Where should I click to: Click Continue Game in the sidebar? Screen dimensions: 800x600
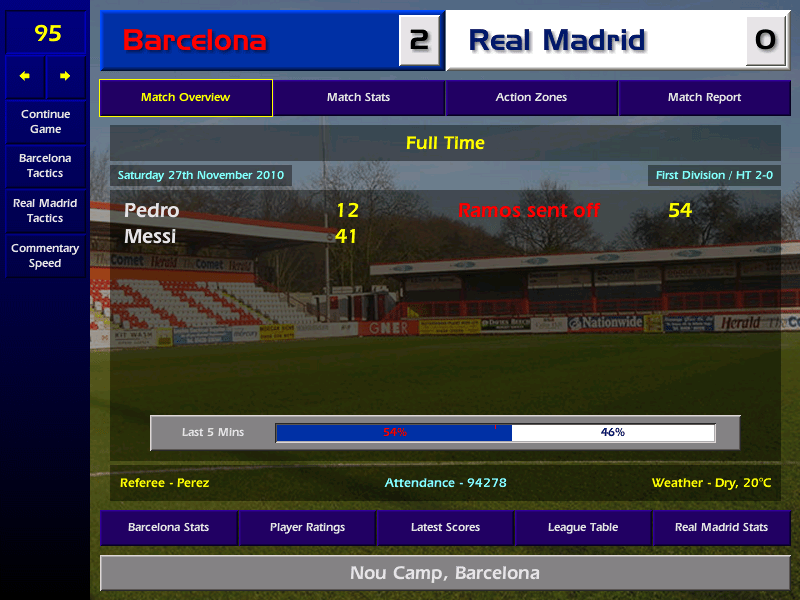tap(45, 122)
